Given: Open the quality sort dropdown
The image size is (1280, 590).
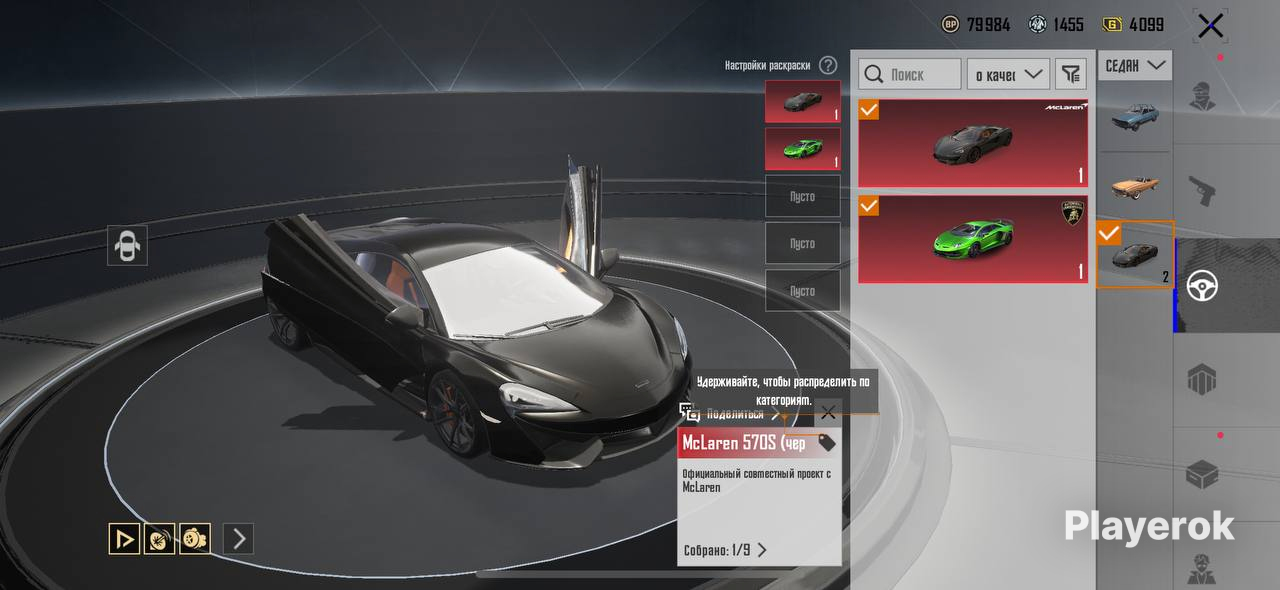Looking at the screenshot, I should tap(1007, 74).
